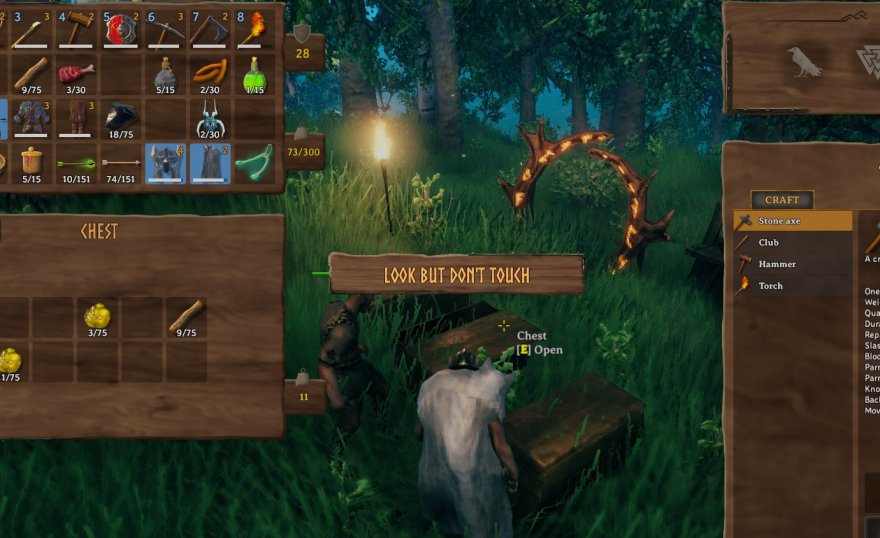Select the hammer in hotbar slot 4

77,29
